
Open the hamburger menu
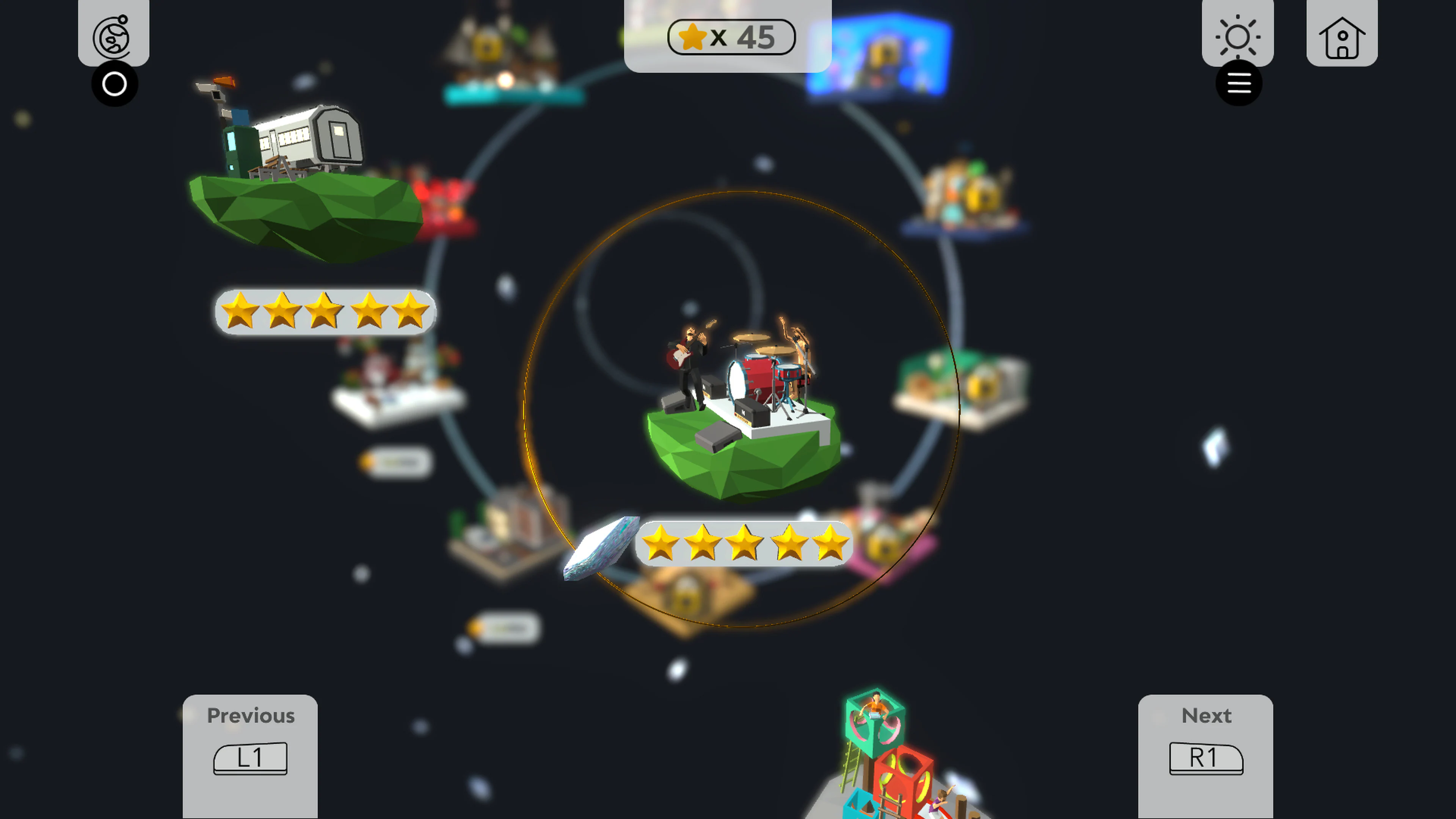tap(1239, 83)
